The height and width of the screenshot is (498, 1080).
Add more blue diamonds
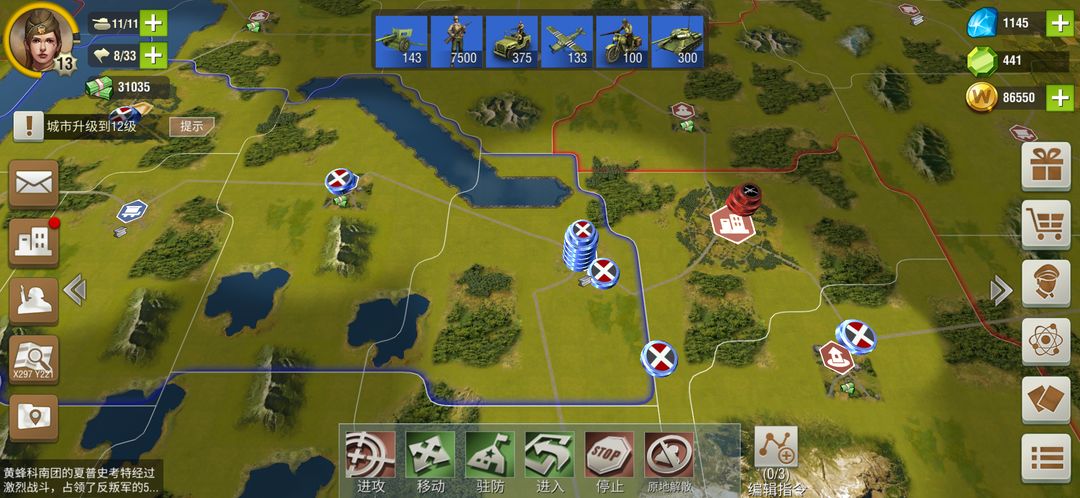pyautogui.click(x=1059, y=22)
